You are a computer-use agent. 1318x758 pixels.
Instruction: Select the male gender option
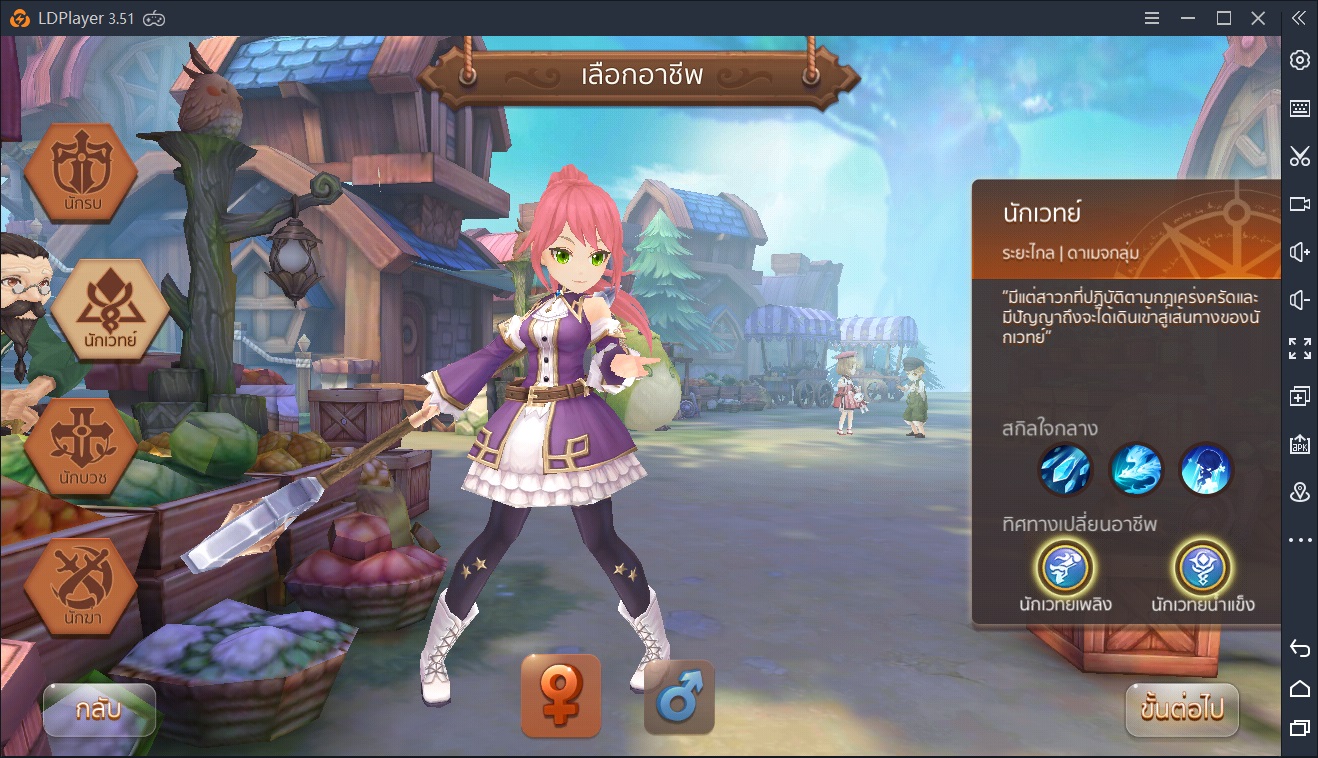tap(678, 700)
